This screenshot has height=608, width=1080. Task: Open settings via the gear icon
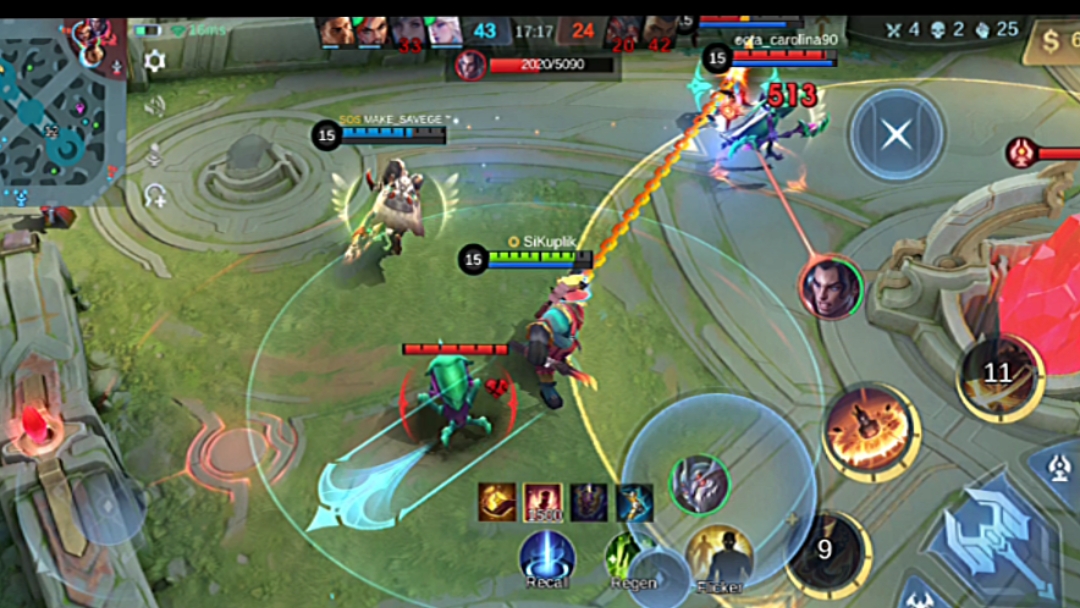pyautogui.click(x=155, y=62)
